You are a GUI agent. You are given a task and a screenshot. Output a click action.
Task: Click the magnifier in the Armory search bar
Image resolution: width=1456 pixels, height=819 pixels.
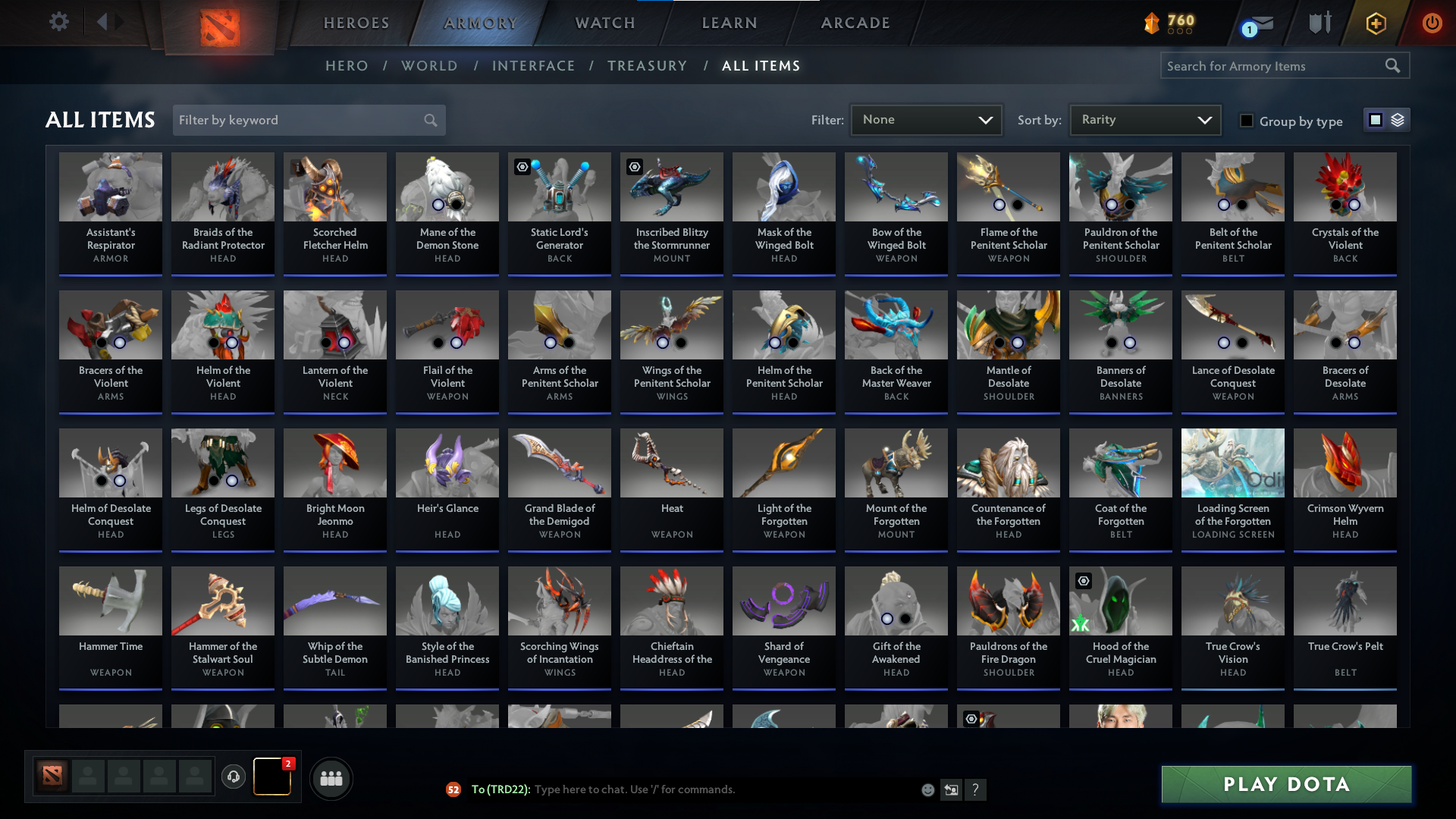tap(1394, 65)
